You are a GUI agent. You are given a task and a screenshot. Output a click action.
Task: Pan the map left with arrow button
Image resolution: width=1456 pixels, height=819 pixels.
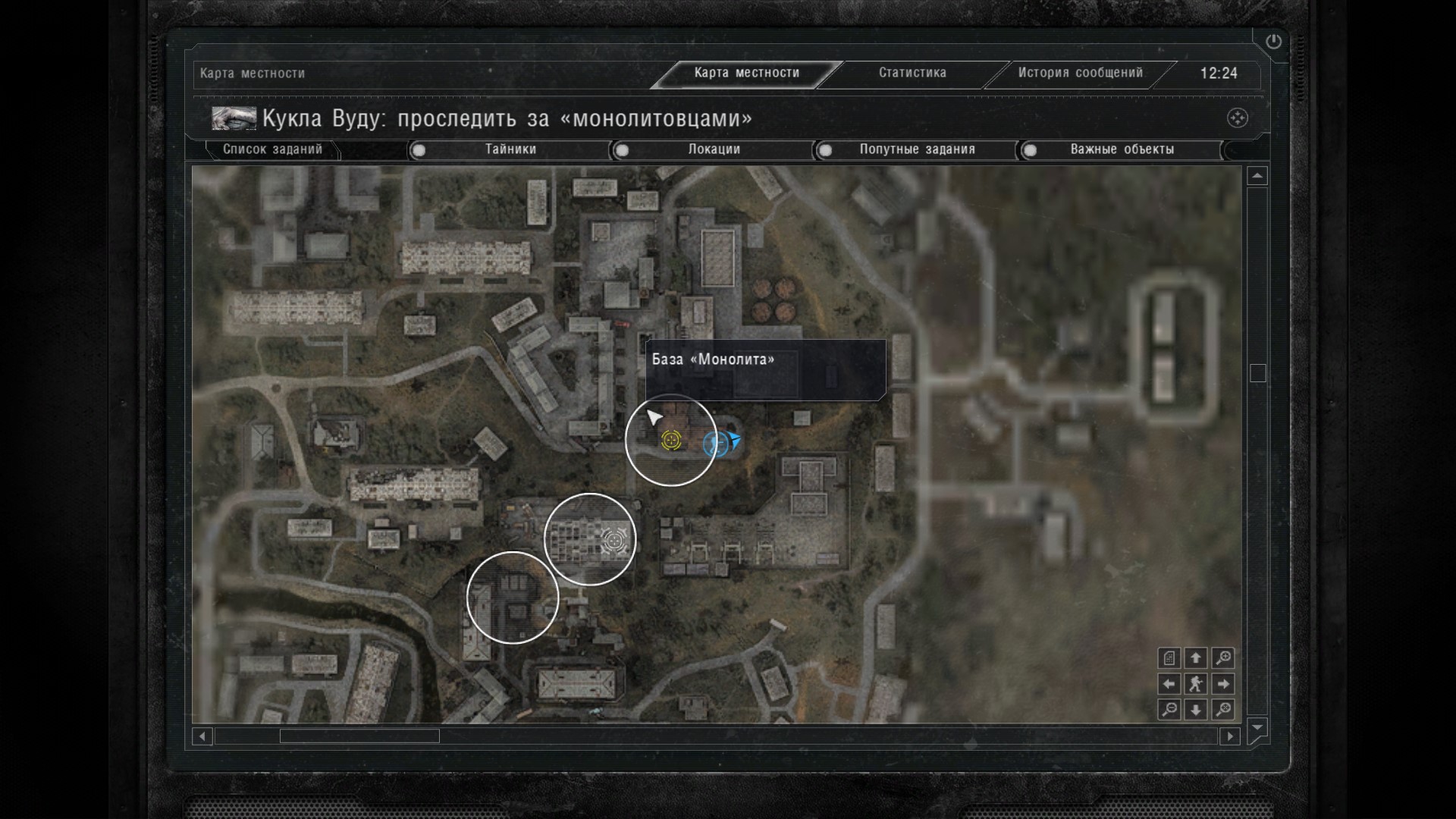tap(1169, 684)
